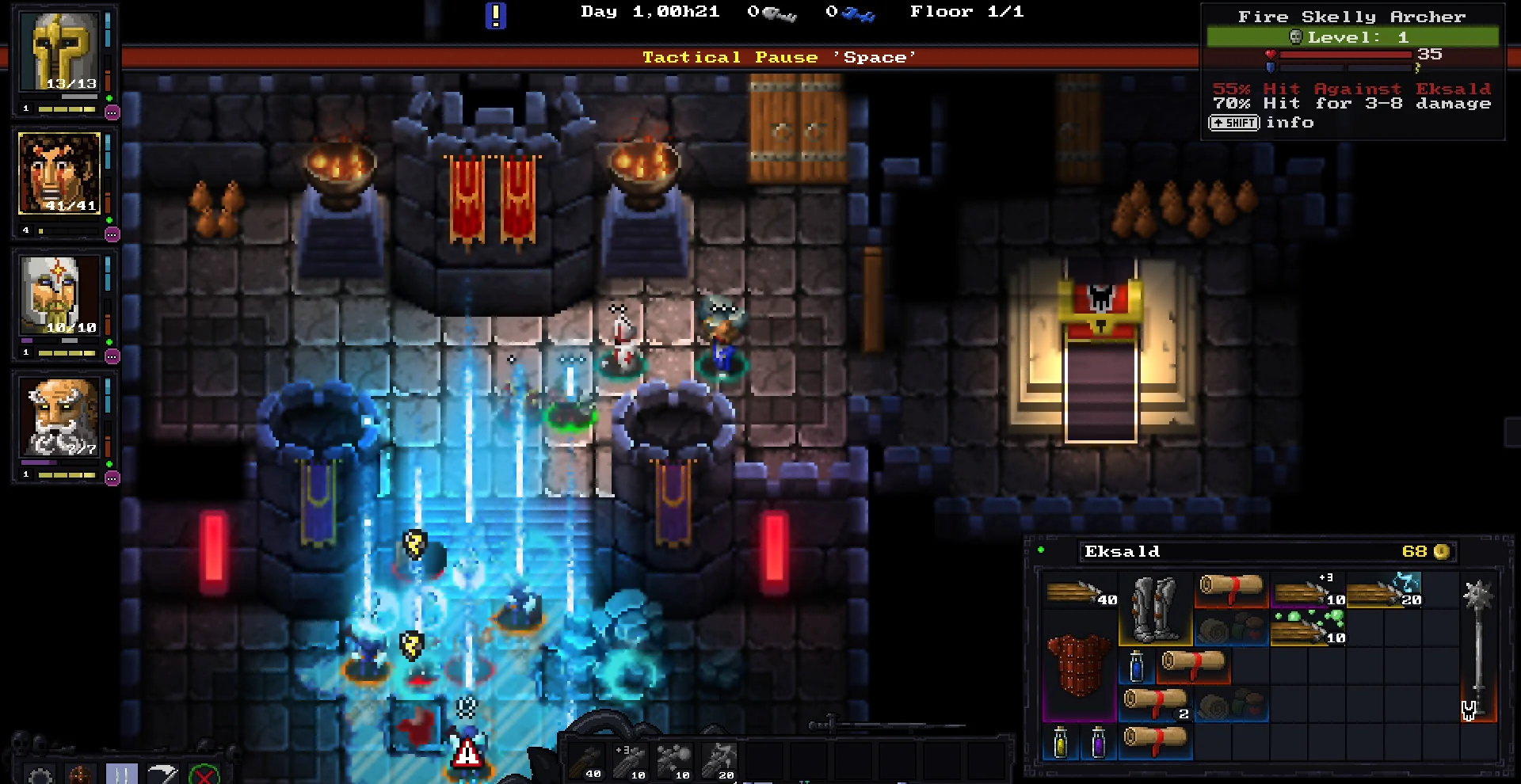The image size is (1521, 784).
Task: Open the settings gear icon in bottom-left toolbar
Action: pyautogui.click(x=38, y=774)
